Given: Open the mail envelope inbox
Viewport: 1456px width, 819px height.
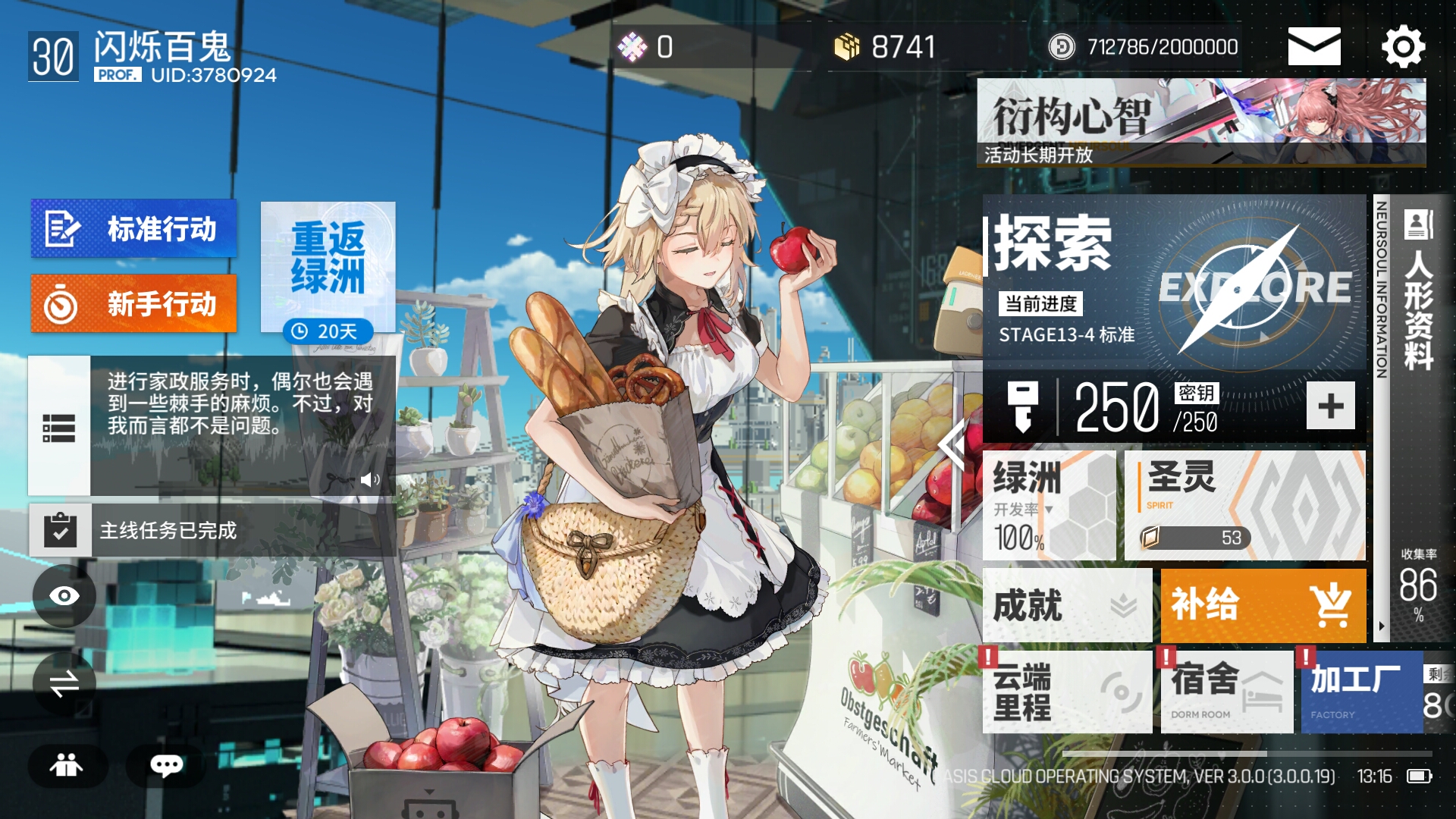Looking at the screenshot, I should point(1313,47).
